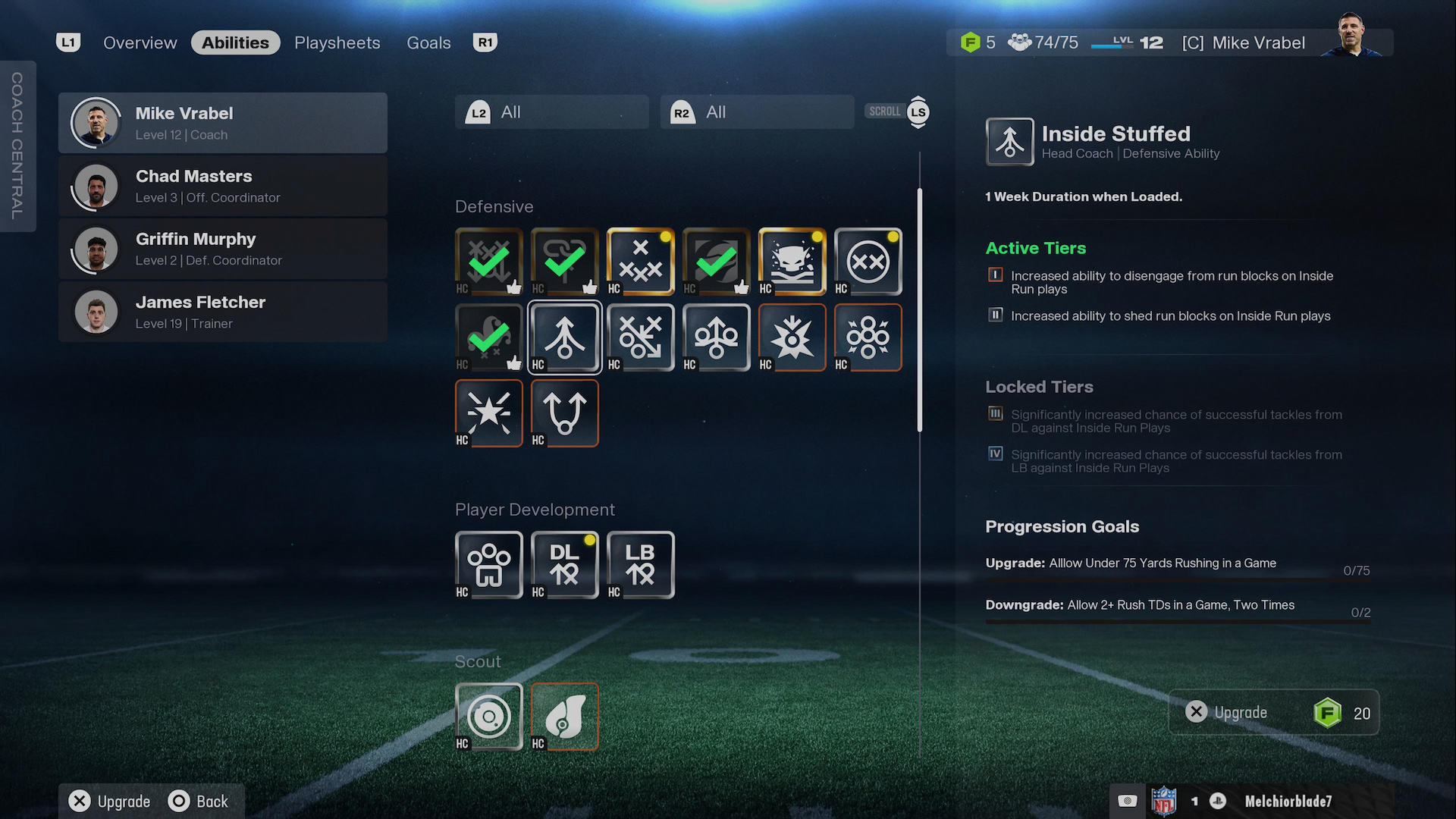The width and height of the screenshot is (1456, 819).
Task: Select the circled double-X defensive ability icon
Action: tap(868, 262)
